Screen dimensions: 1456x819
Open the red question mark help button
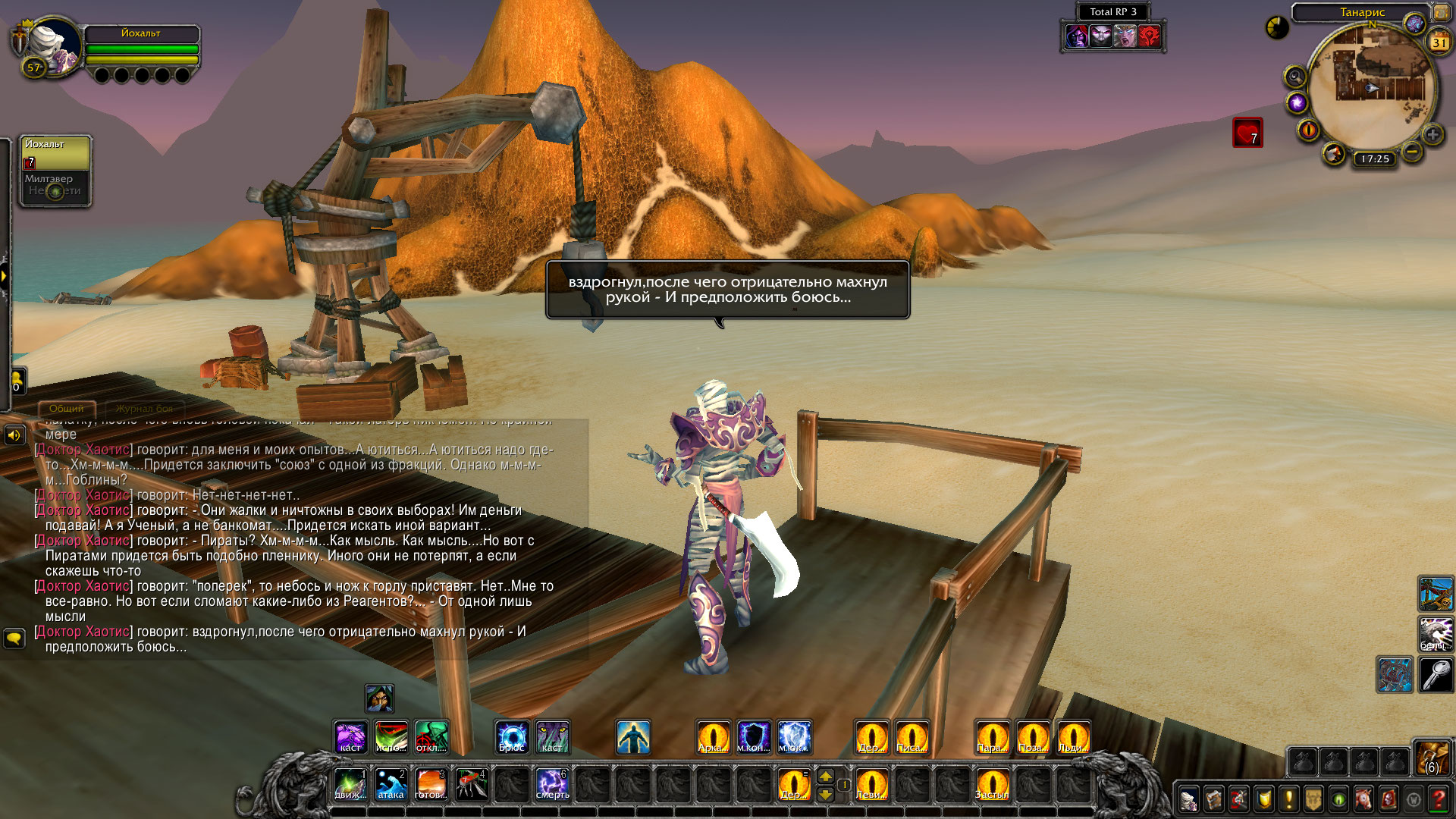[x=1438, y=799]
